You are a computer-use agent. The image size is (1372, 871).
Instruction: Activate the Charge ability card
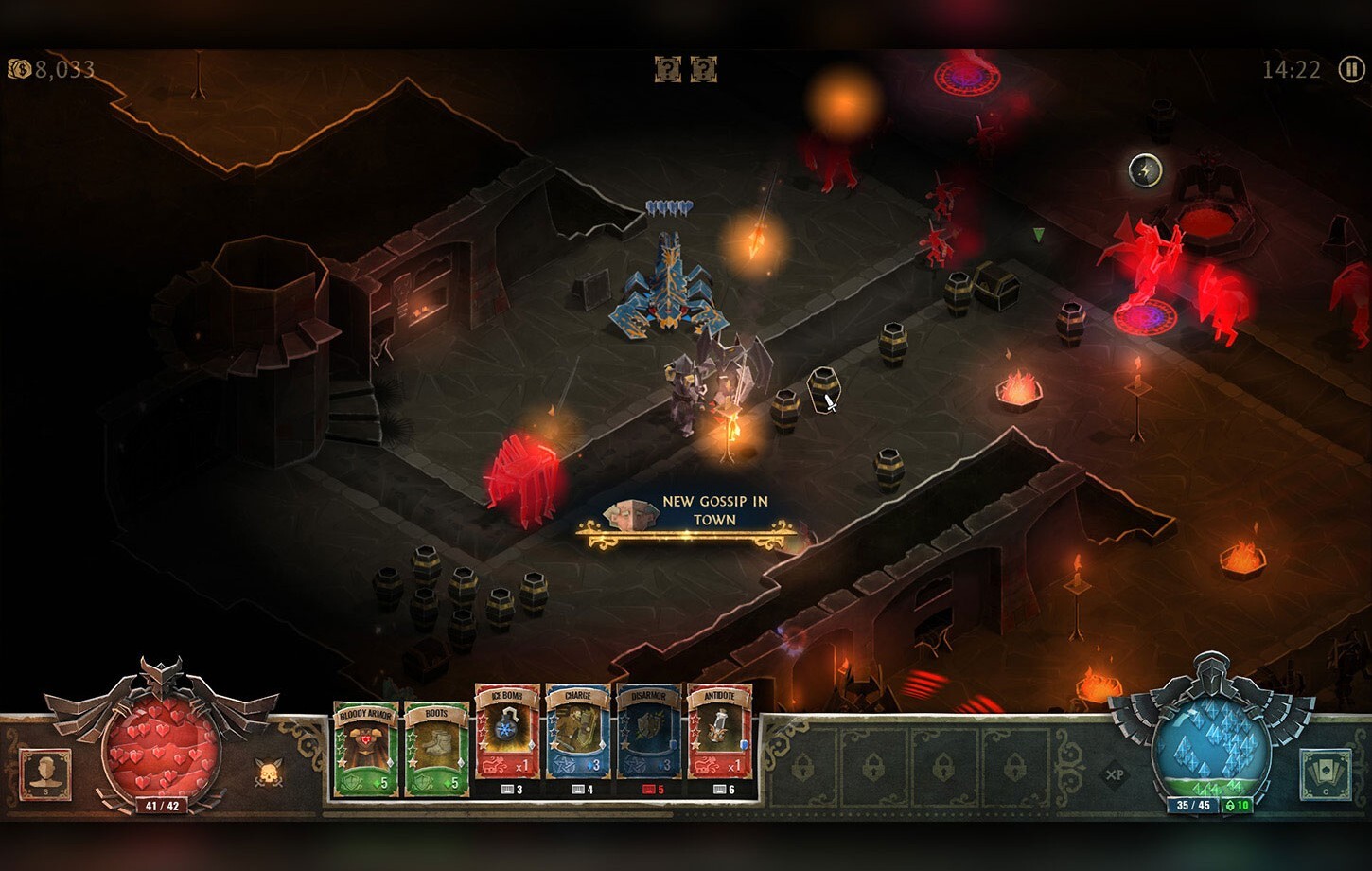tap(578, 732)
